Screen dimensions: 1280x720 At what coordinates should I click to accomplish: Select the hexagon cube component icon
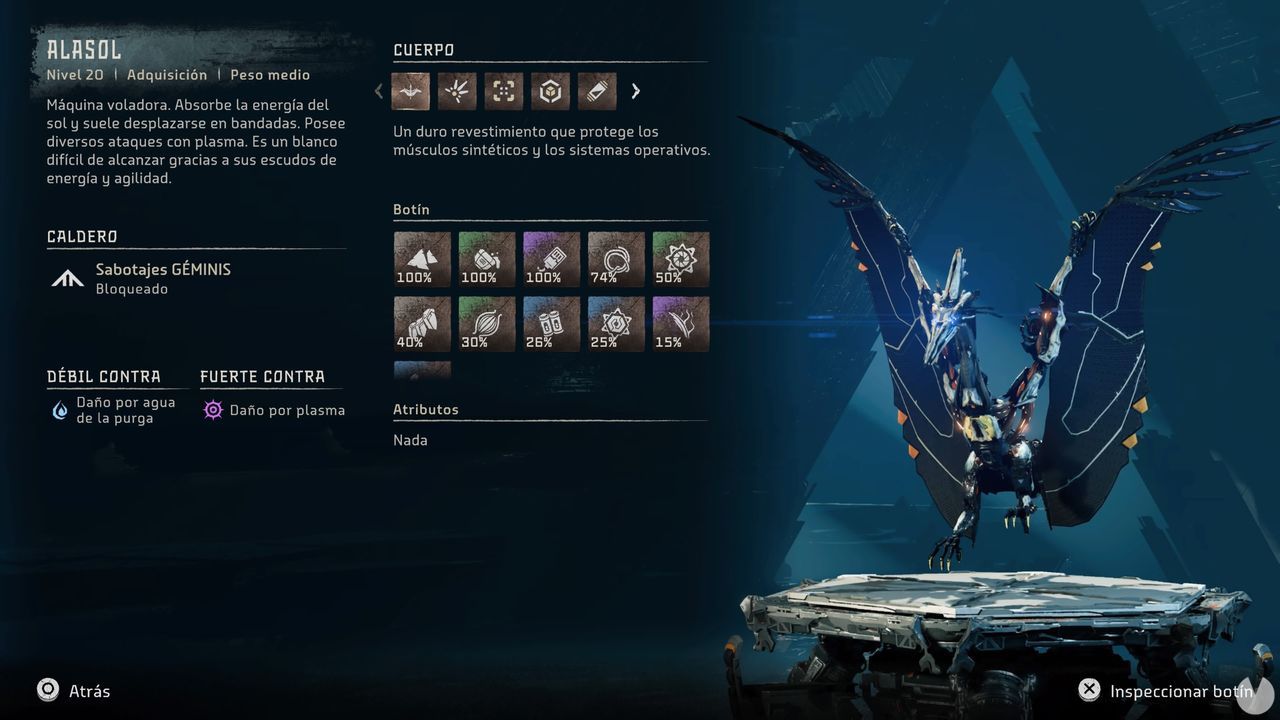pos(550,91)
